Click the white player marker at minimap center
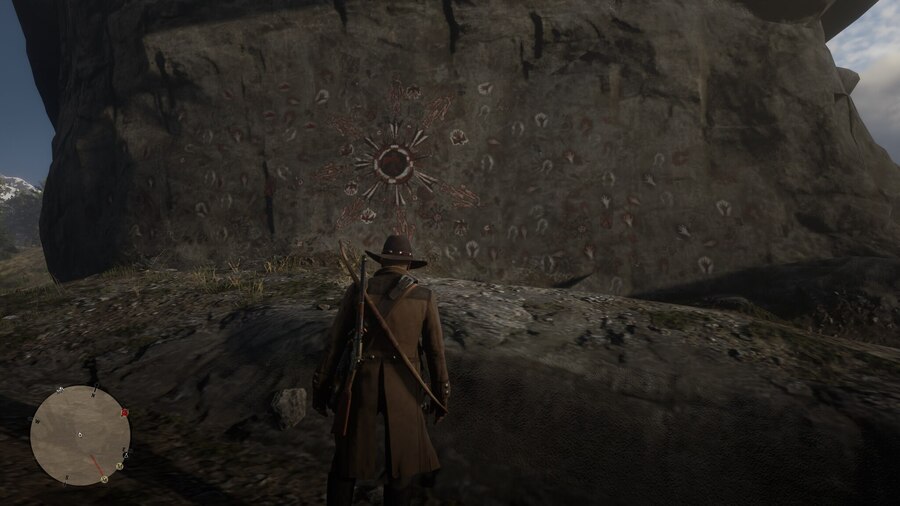900x506 pixels. (80, 436)
